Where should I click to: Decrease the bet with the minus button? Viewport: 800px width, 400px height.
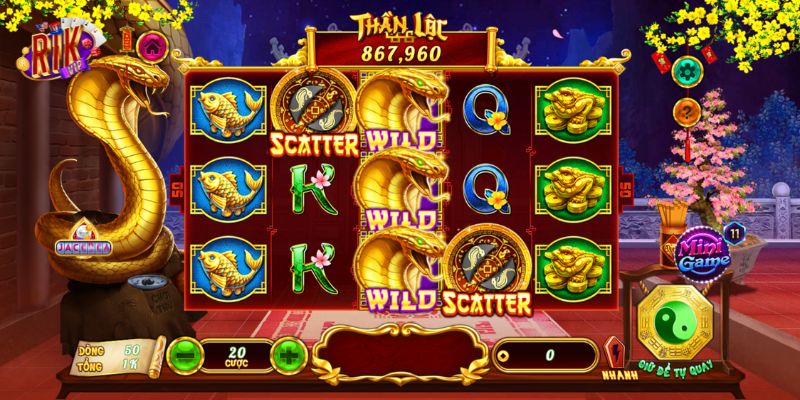(184, 352)
